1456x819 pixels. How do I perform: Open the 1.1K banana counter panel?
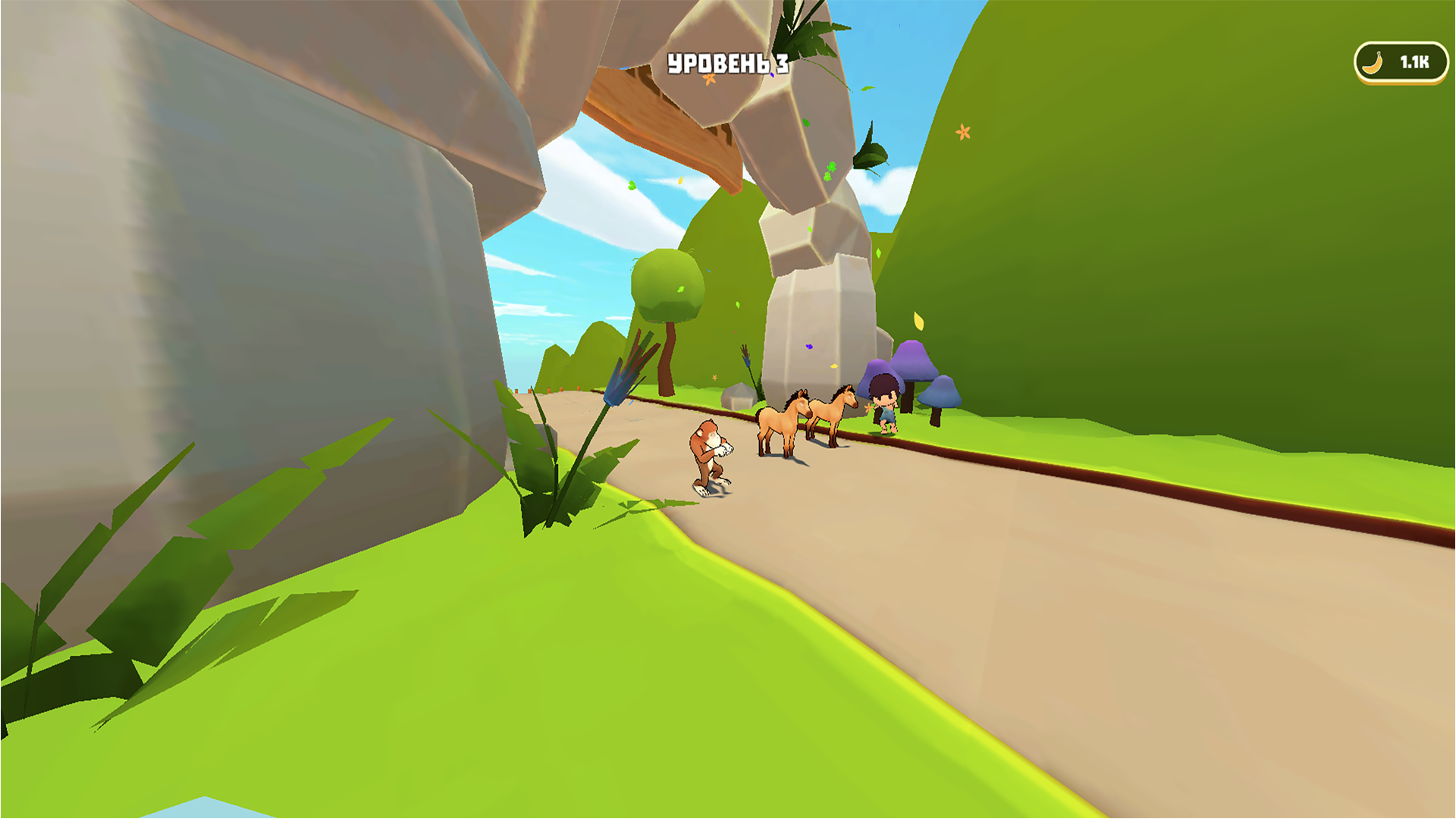coord(1401,62)
